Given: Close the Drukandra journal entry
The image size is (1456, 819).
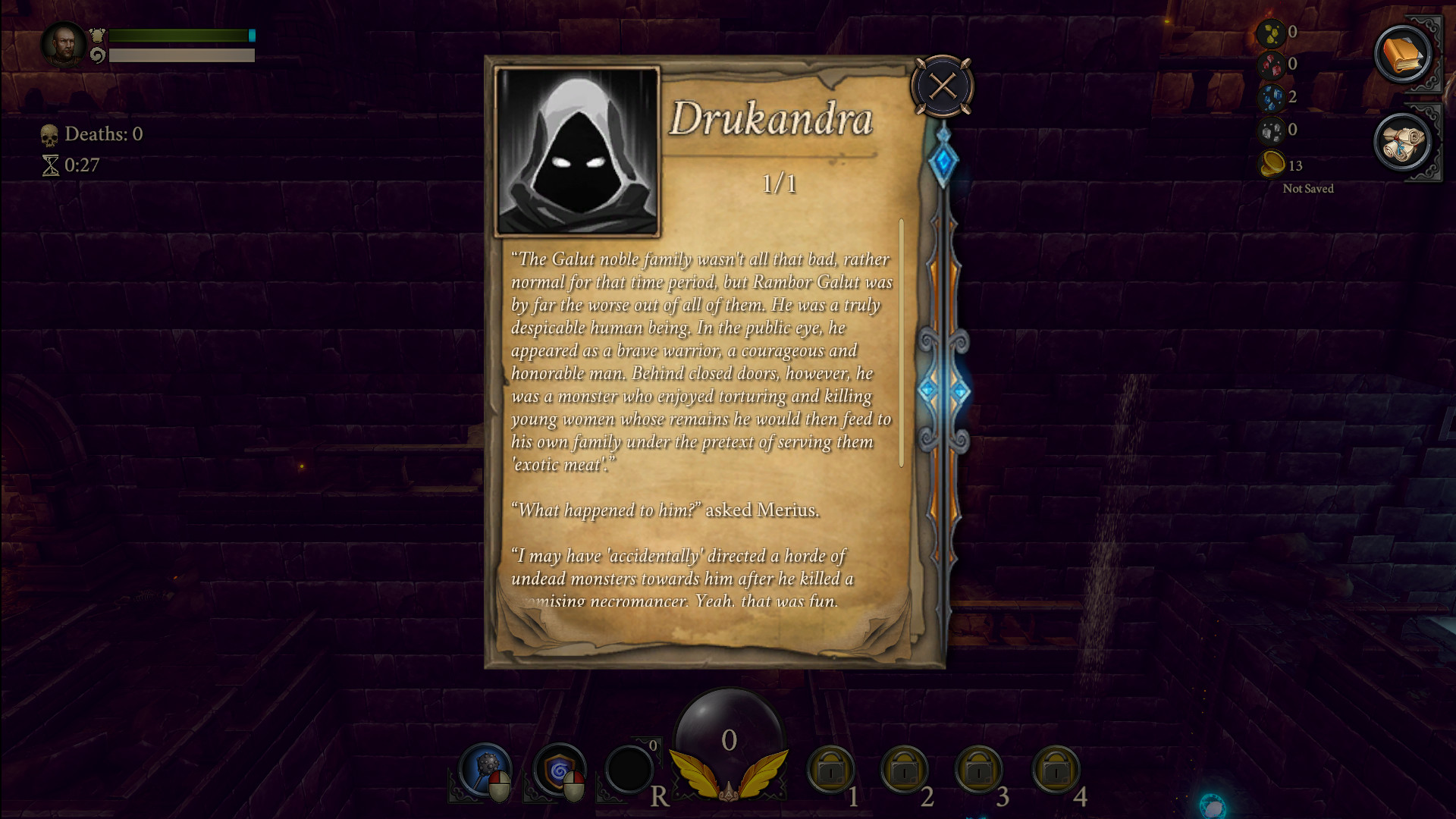Looking at the screenshot, I should [x=942, y=86].
